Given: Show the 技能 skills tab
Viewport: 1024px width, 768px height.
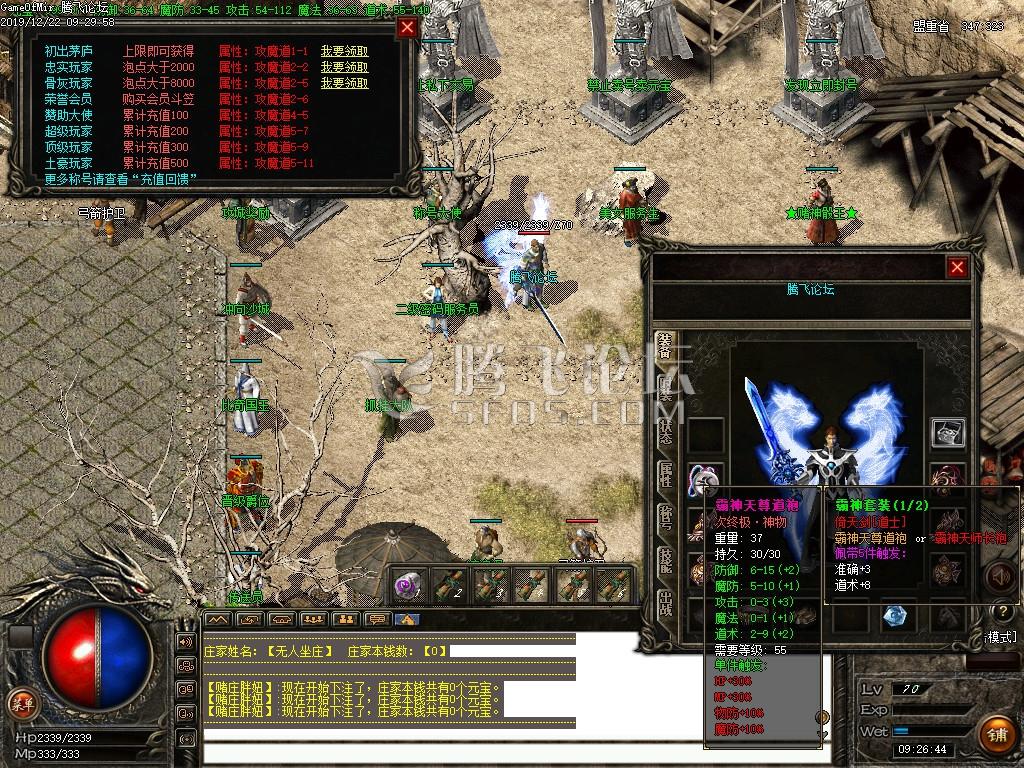Looking at the screenshot, I should (665, 561).
